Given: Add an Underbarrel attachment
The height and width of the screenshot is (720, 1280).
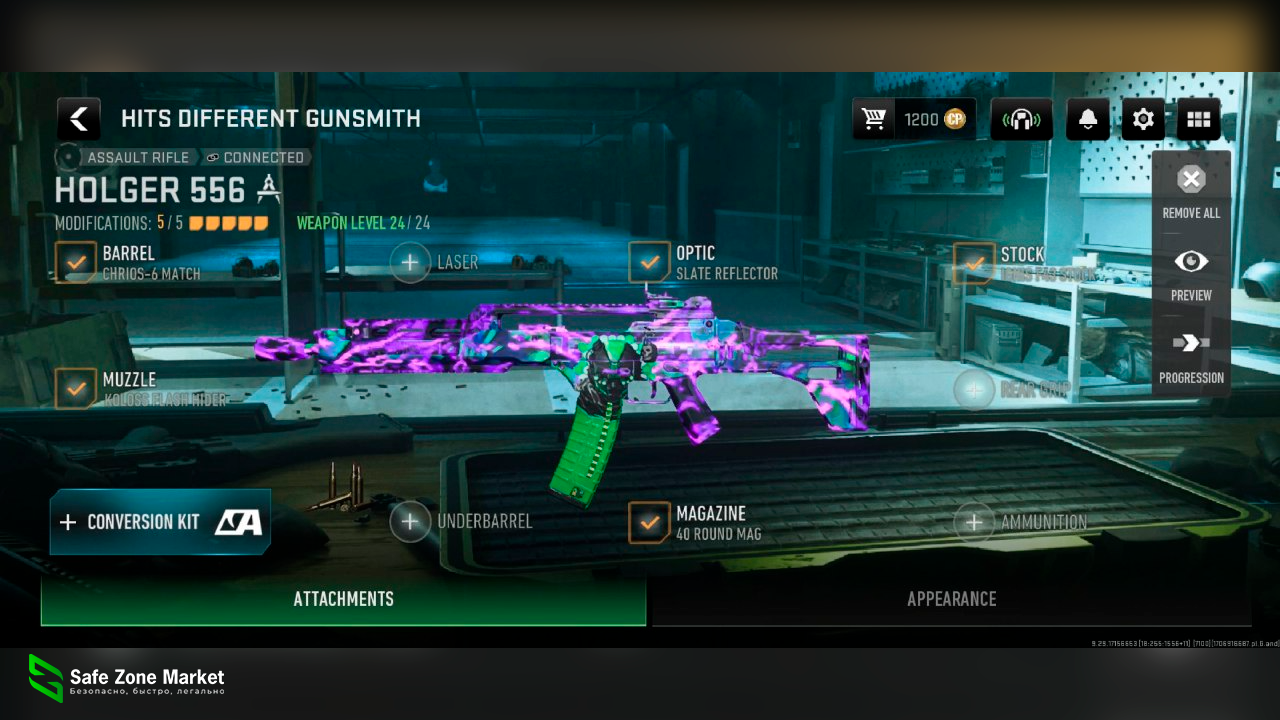Looking at the screenshot, I should (410, 521).
